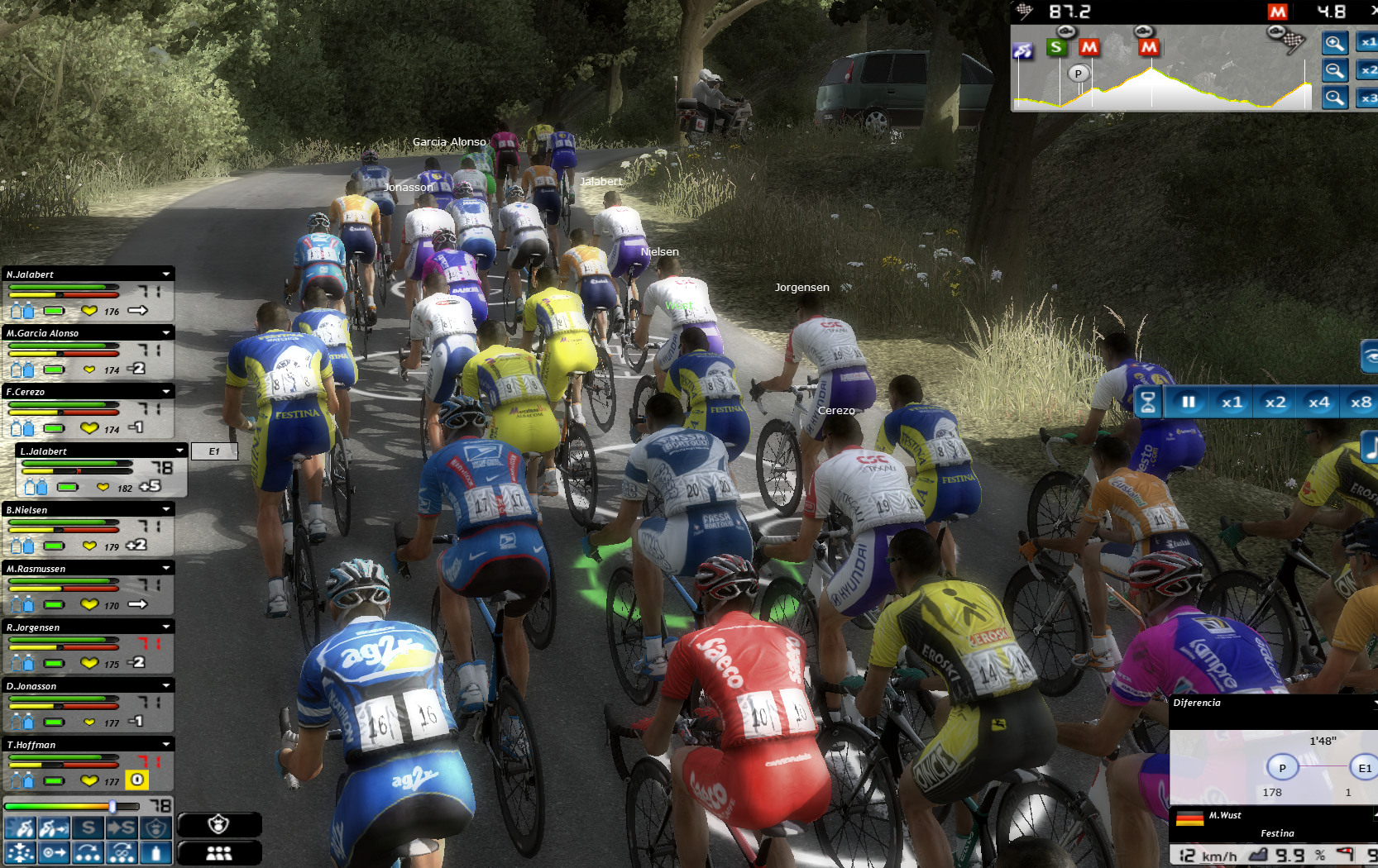The height and width of the screenshot is (868, 1378).
Task: Choose B.Nielsen in the rider list
Action: click(x=74, y=510)
